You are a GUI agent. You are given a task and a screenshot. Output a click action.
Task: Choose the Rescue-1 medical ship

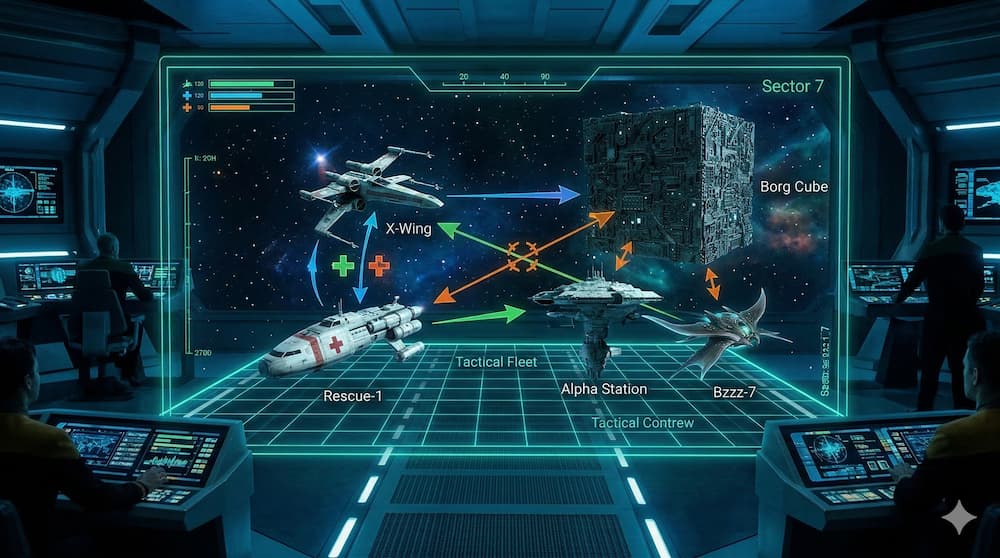[x=340, y=338]
